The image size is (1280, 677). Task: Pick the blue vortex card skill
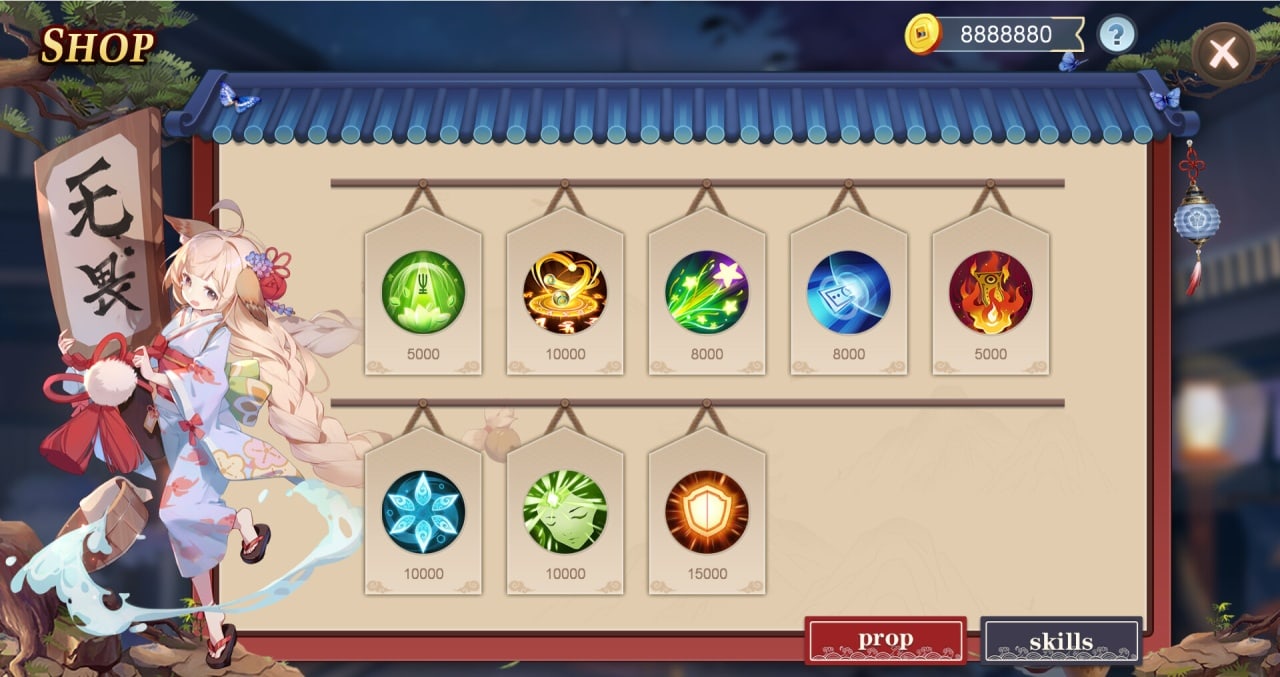pos(849,293)
